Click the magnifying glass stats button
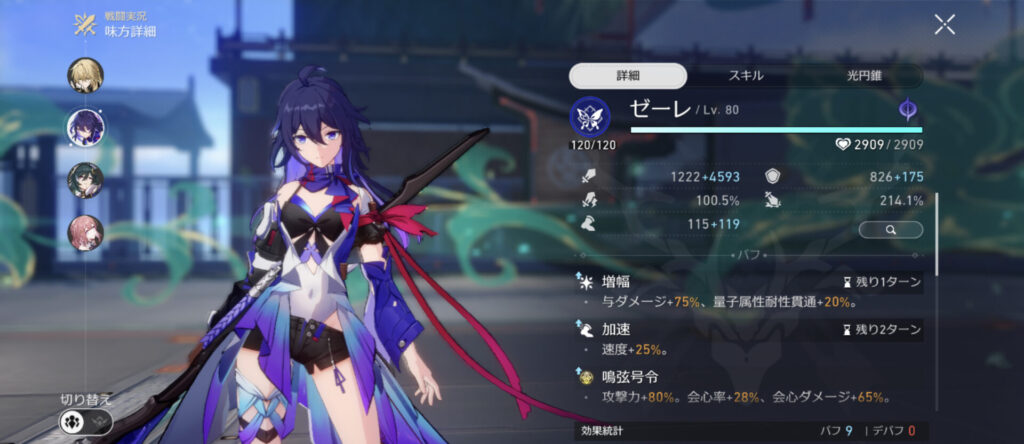Viewport: 1024px width, 444px height. point(890,230)
